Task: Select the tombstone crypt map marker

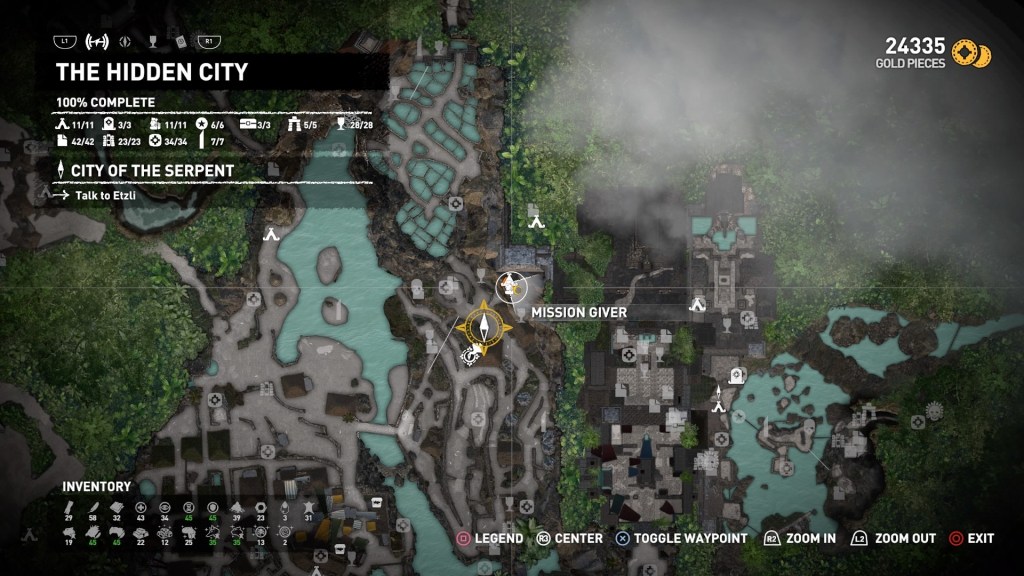Action: 737,374
